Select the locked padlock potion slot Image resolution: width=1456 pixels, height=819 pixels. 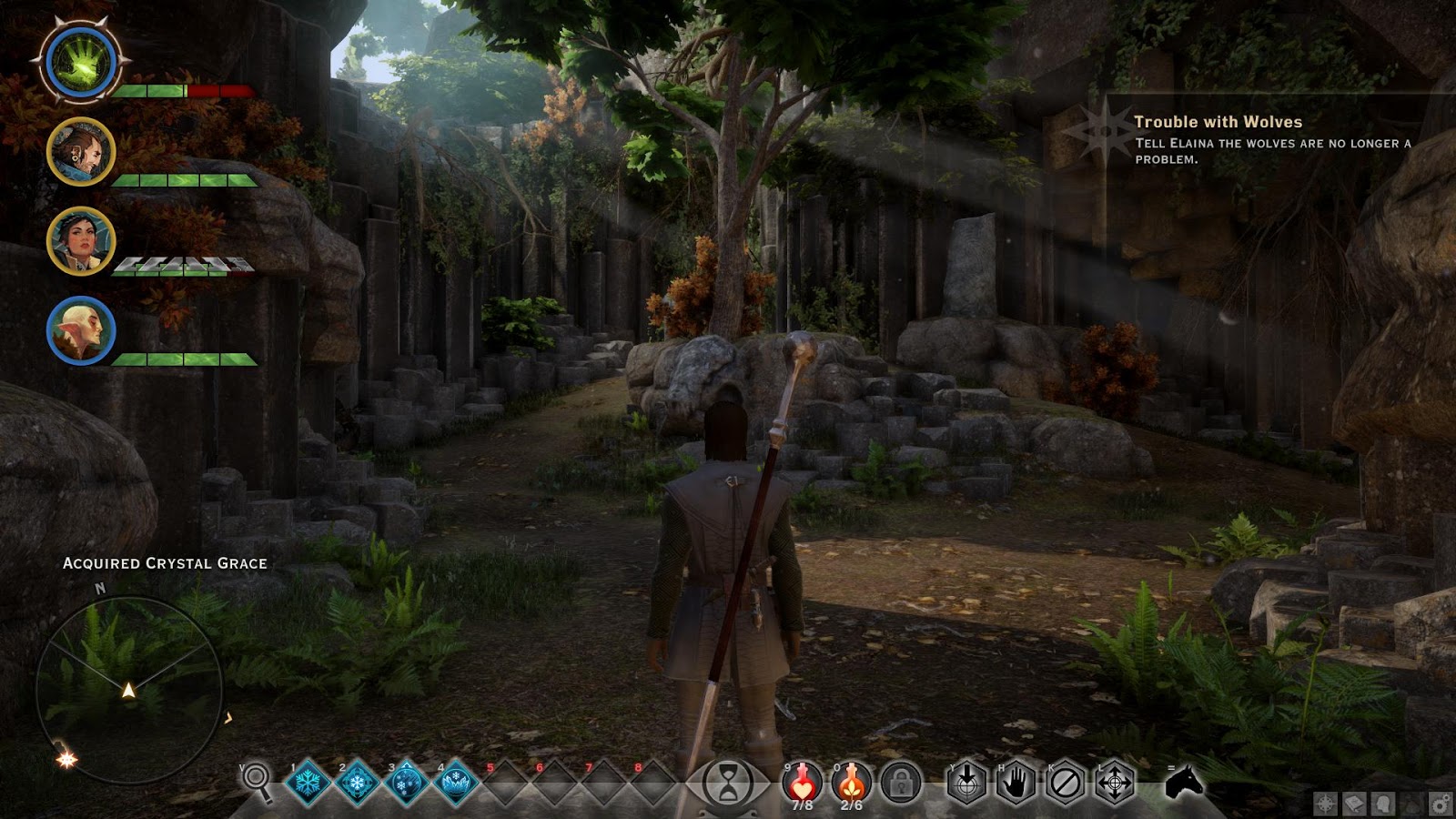click(901, 783)
